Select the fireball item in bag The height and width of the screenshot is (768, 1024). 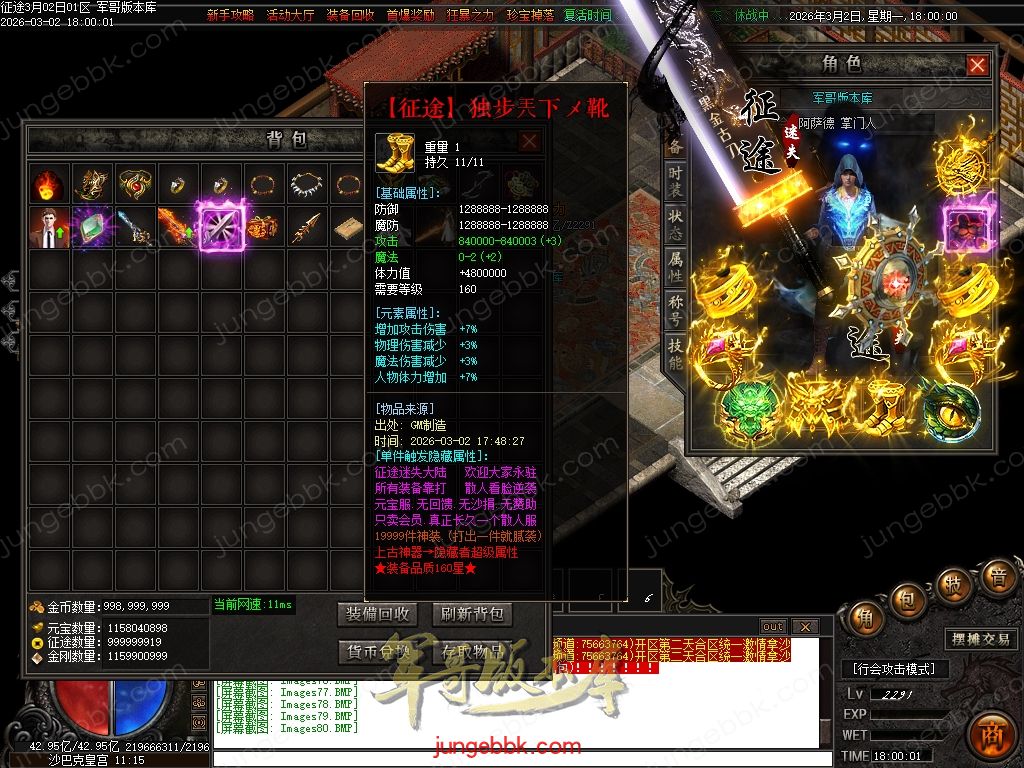click(46, 185)
